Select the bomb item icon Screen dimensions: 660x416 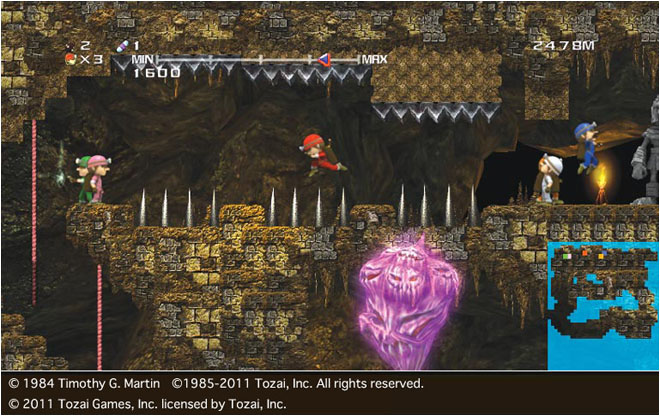70,46
